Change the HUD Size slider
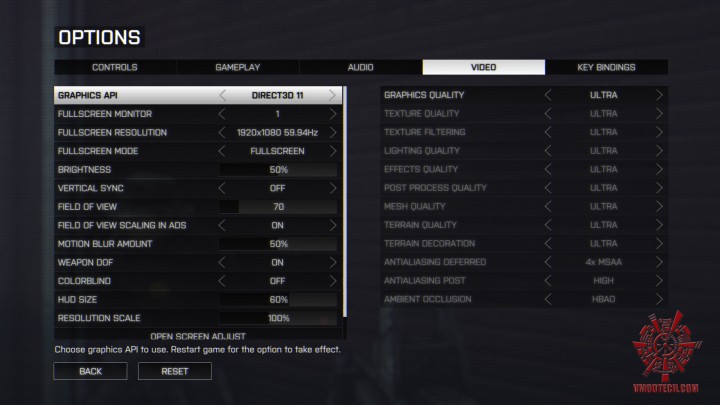The width and height of the screenshot is (720, 405). coord(278,300)
